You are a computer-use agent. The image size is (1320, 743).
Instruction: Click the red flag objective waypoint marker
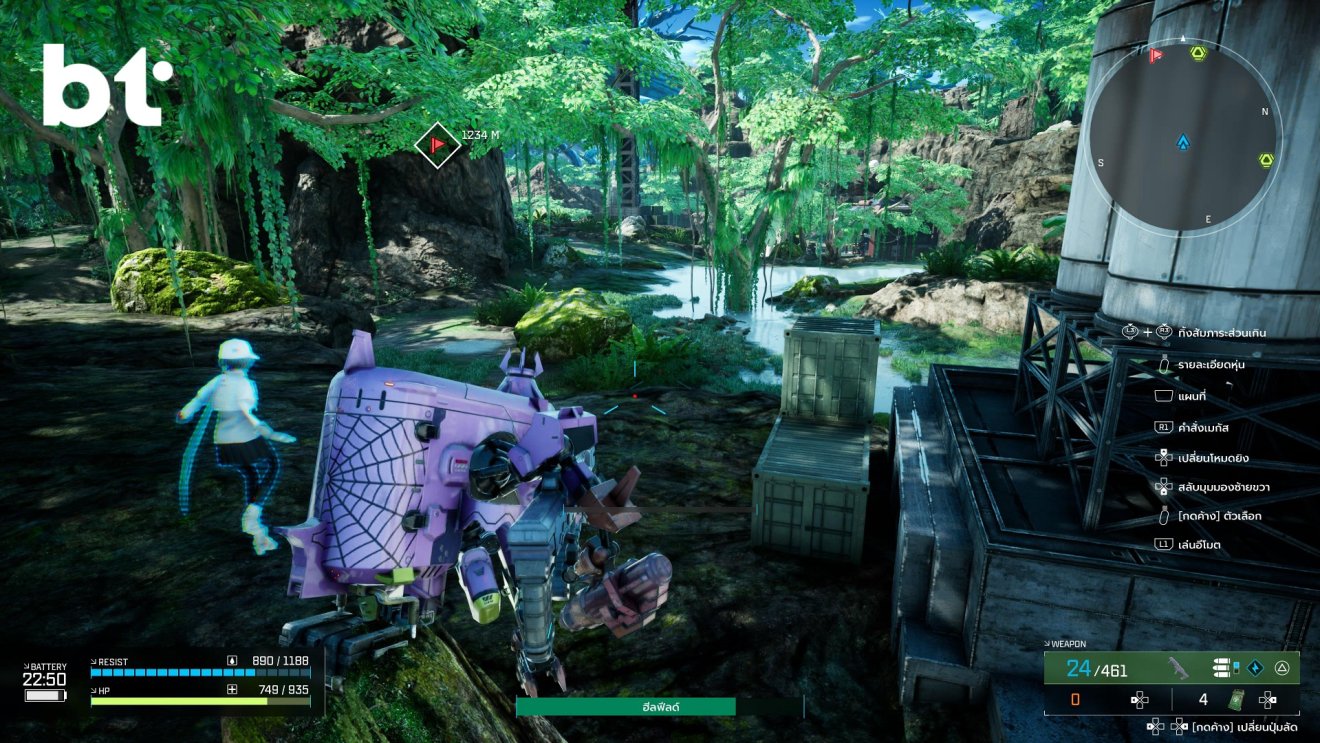pos(437,146)
